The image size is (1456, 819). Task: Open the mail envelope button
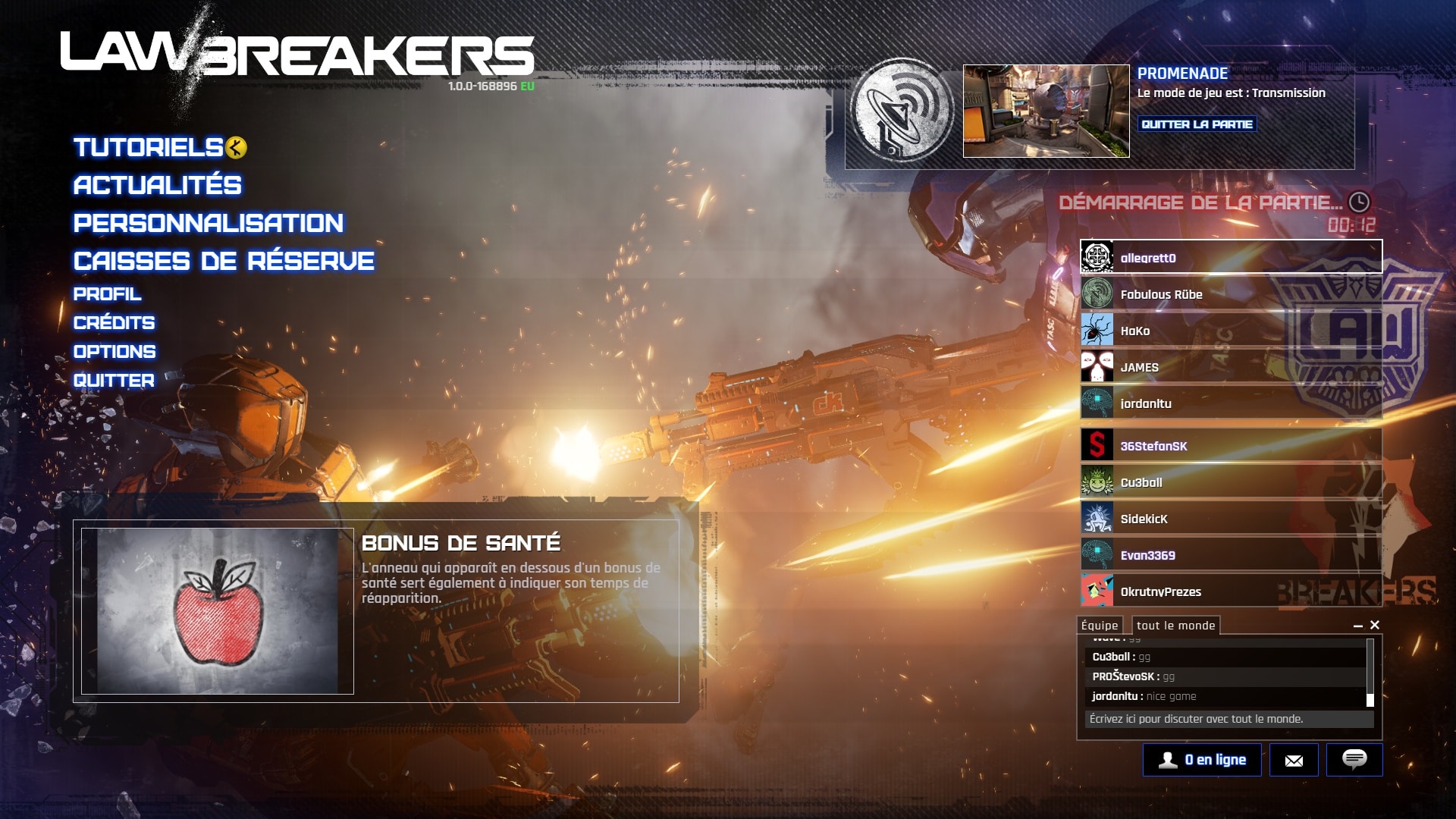[1294, 760]
